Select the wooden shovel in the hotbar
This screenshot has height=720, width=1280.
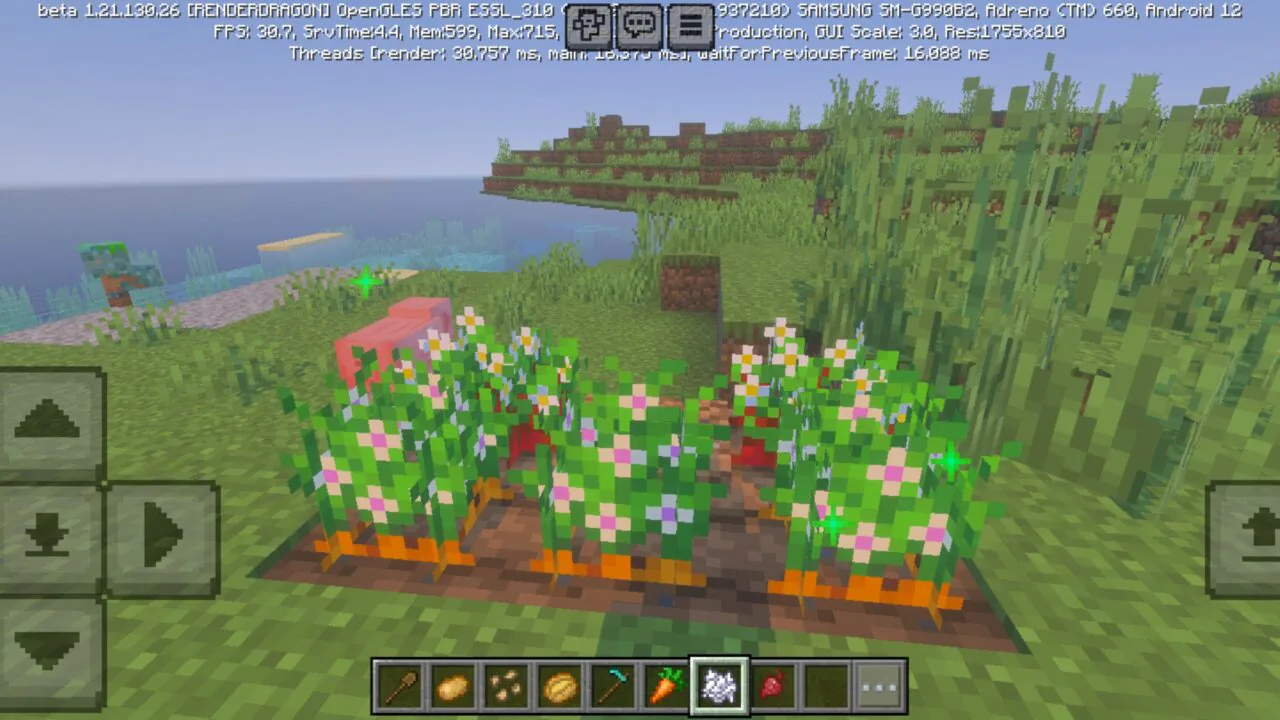point(400,684)
